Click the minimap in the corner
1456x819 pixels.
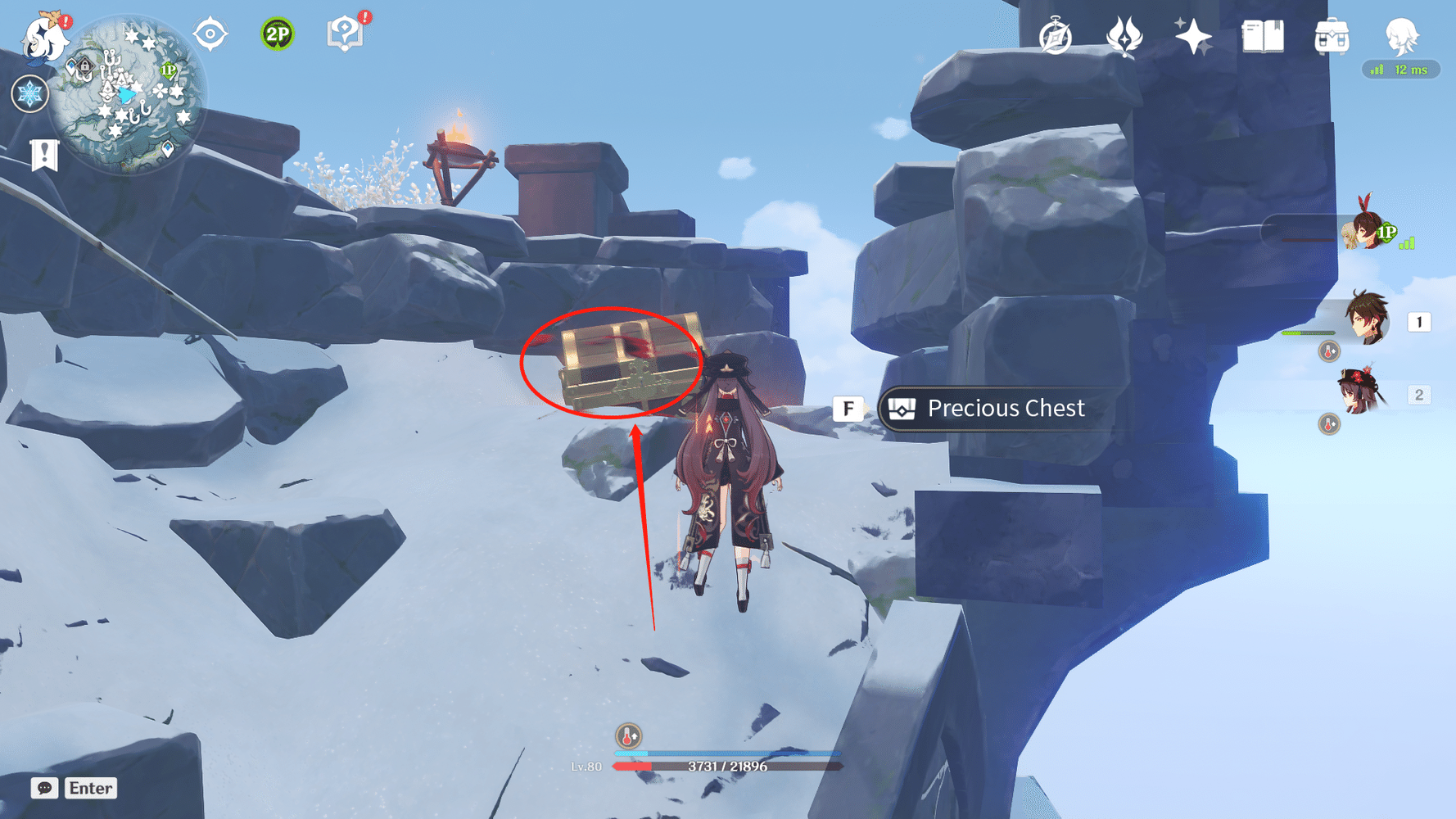coord(131,94)
